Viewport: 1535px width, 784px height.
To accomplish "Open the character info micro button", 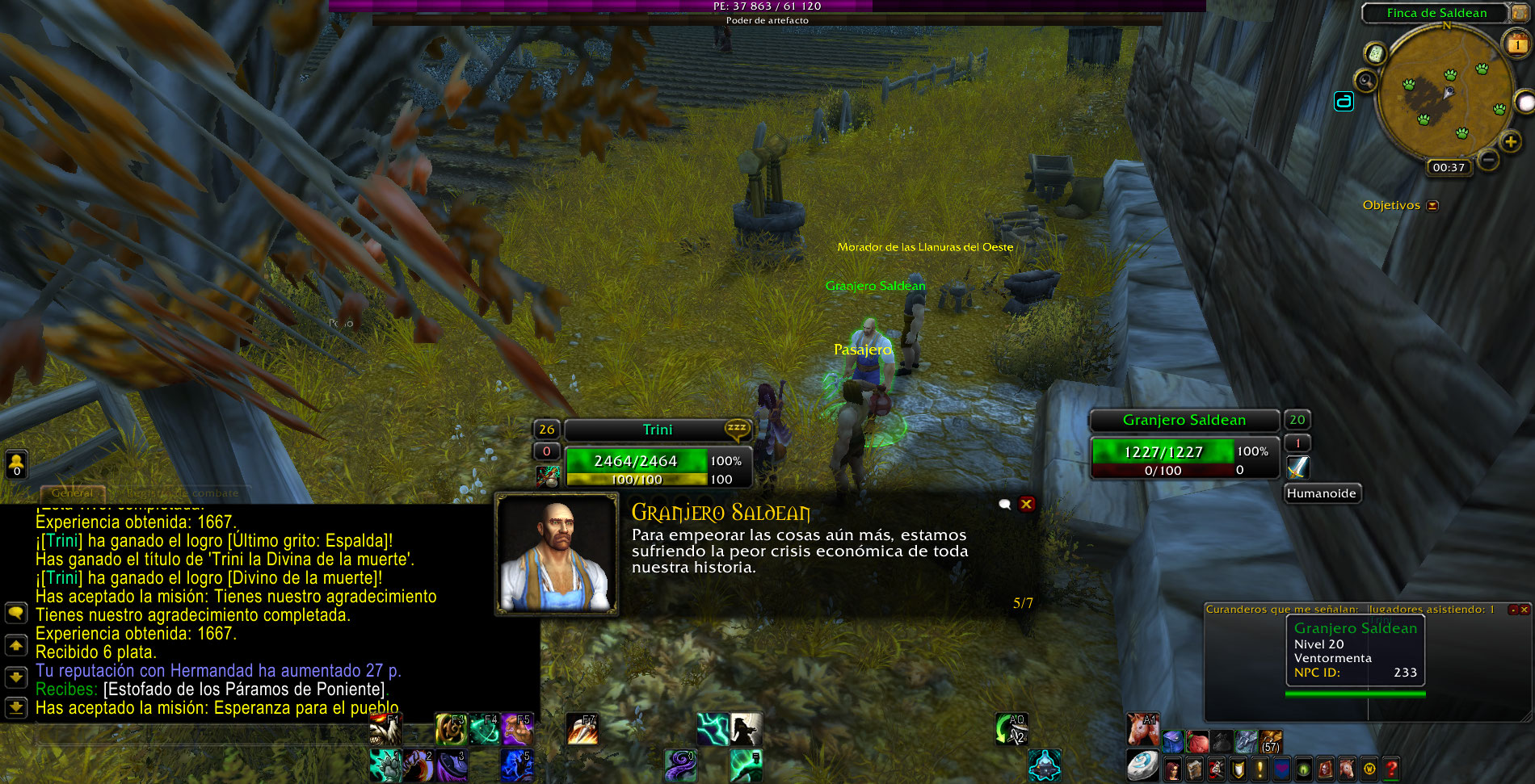I will tap(1173, 769).
